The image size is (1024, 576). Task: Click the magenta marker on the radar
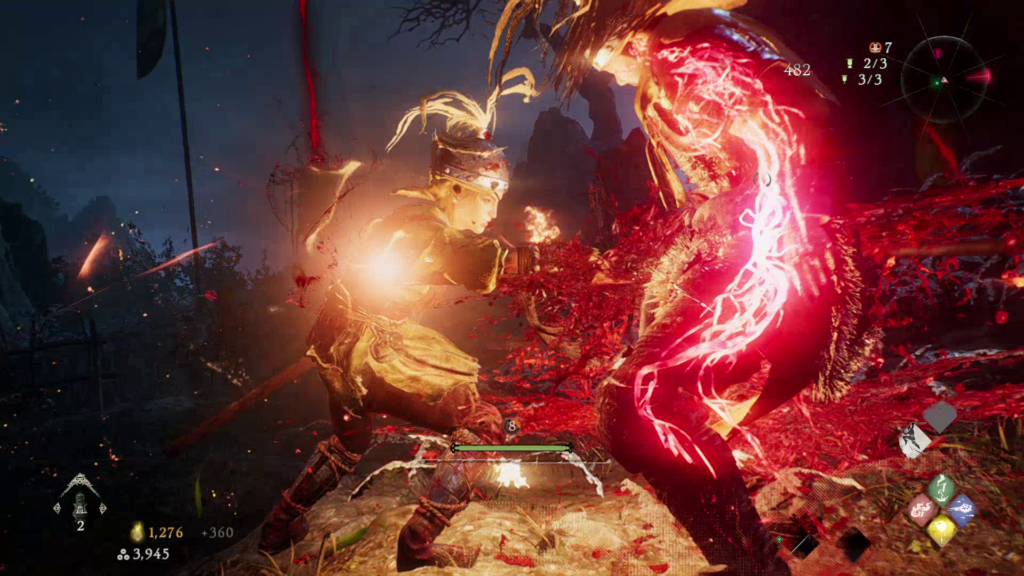tap(939, 52)
